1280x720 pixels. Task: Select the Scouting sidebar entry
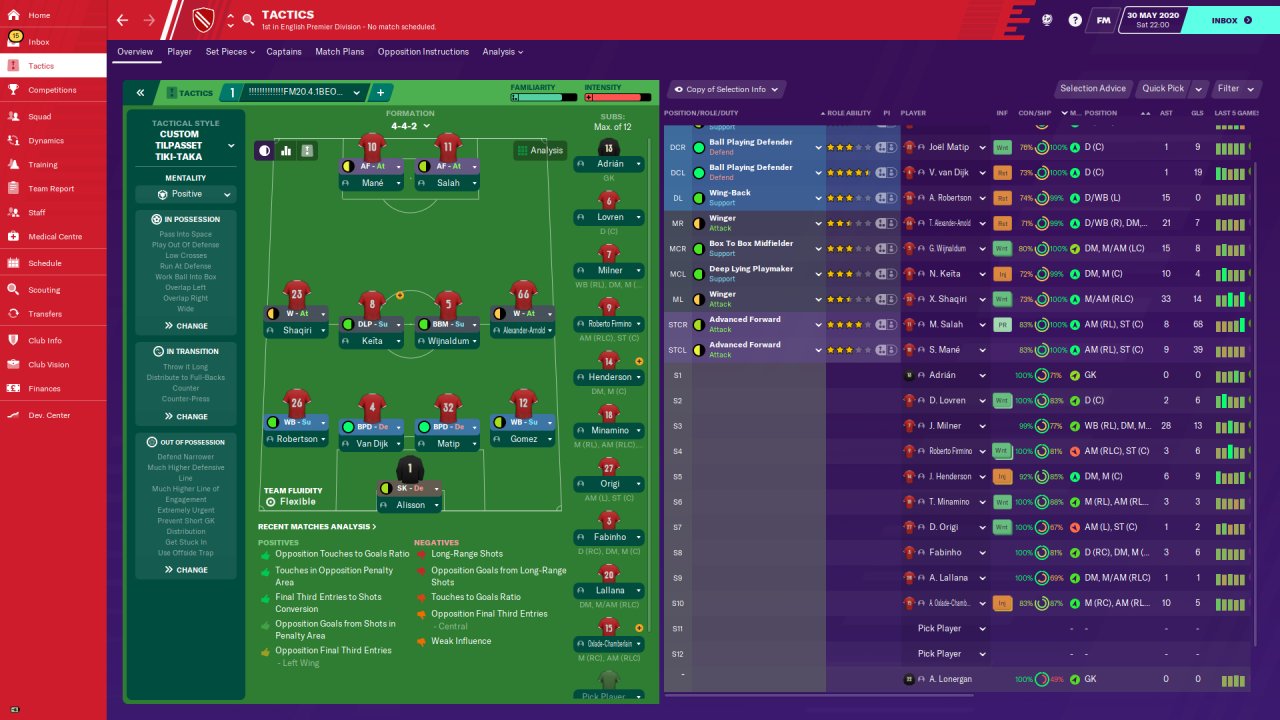click(44, 290)
